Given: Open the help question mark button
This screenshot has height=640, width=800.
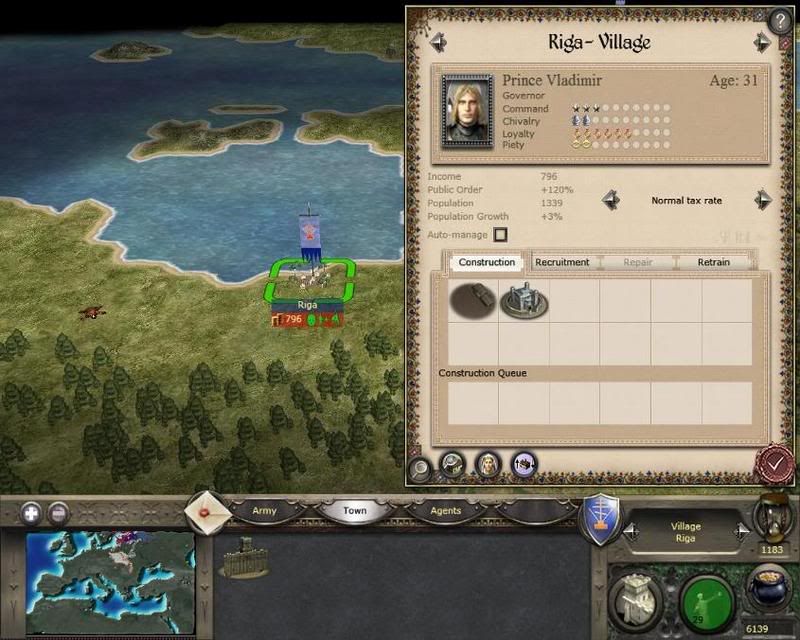Looking at the screenshot, I should (x=779, y=19).
